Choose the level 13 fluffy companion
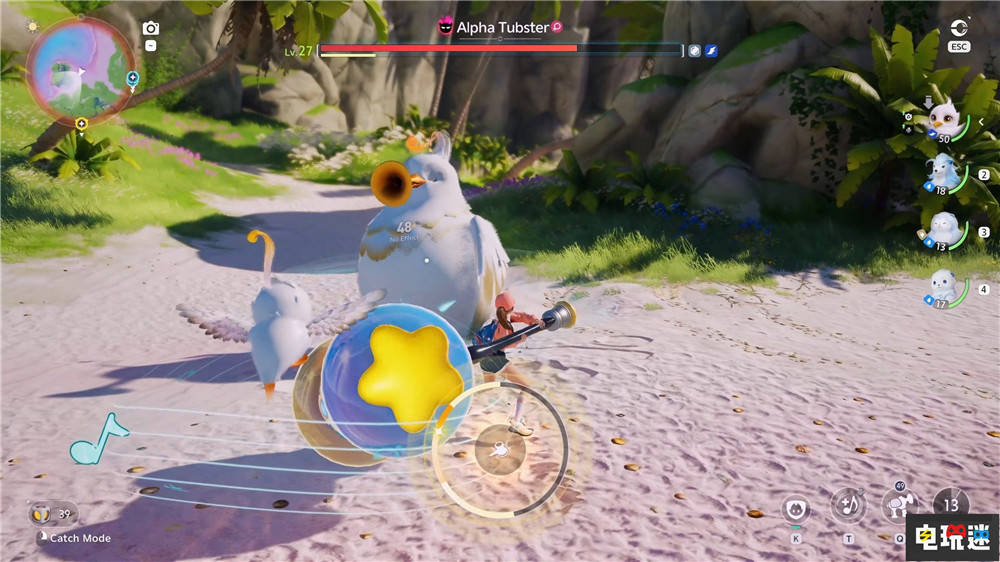 943,229
